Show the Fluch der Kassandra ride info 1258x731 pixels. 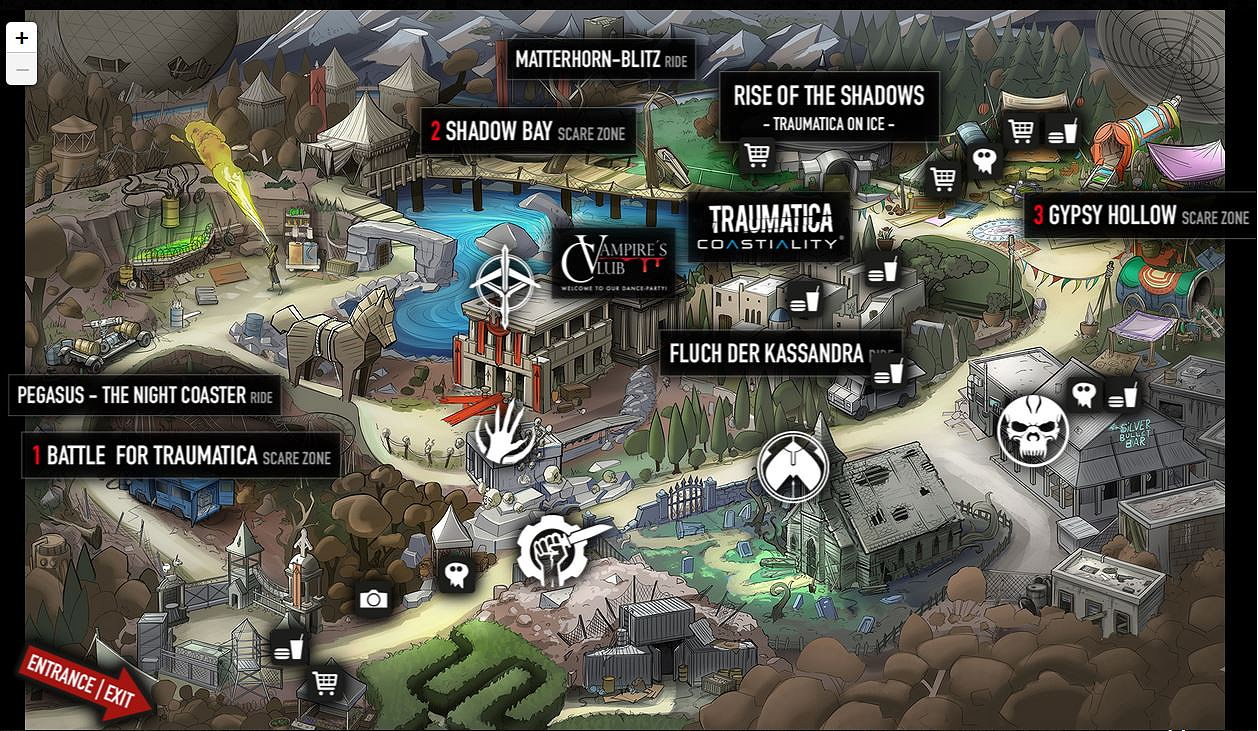(779, 353)
